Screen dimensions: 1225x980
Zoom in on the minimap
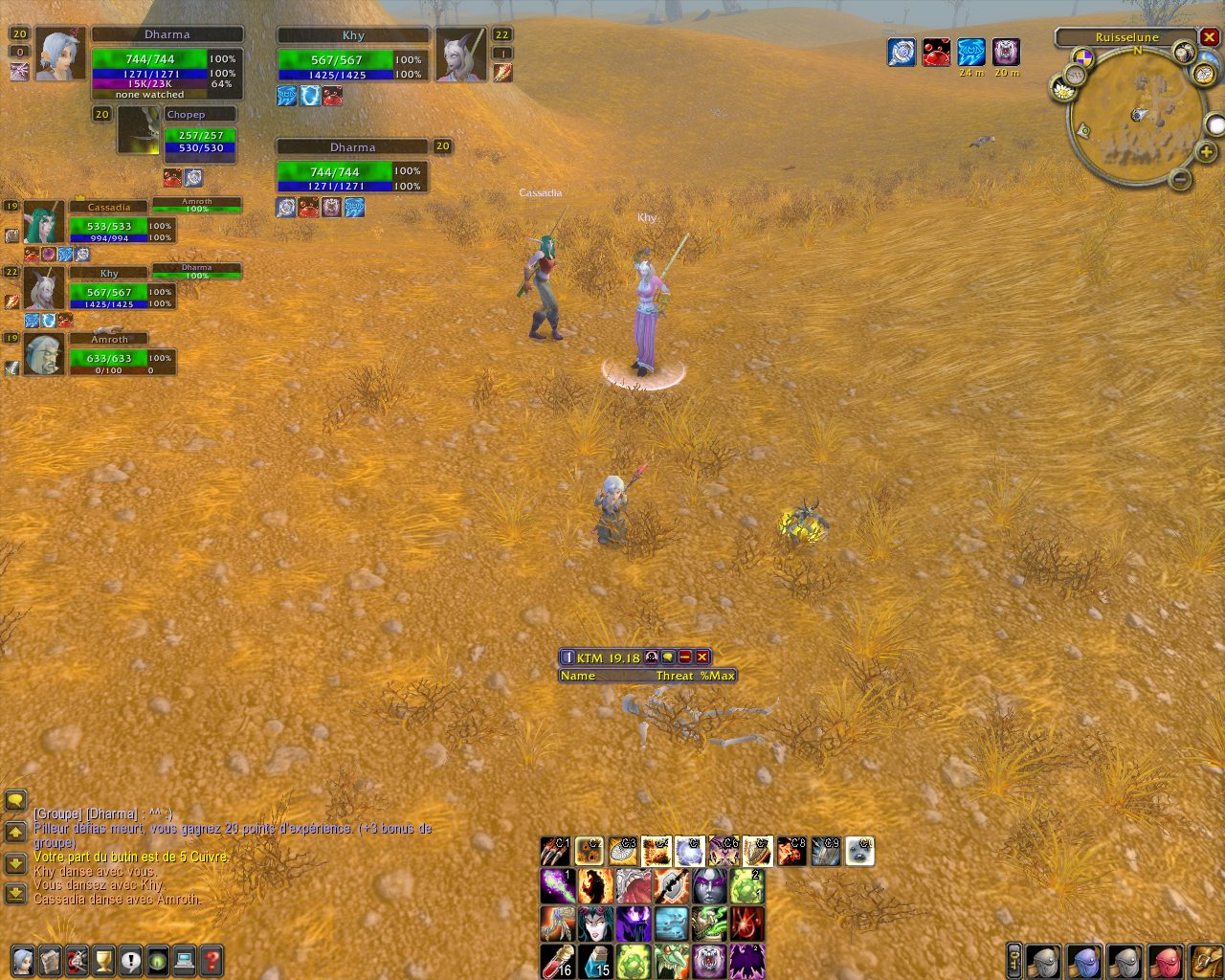point(1206,152)
